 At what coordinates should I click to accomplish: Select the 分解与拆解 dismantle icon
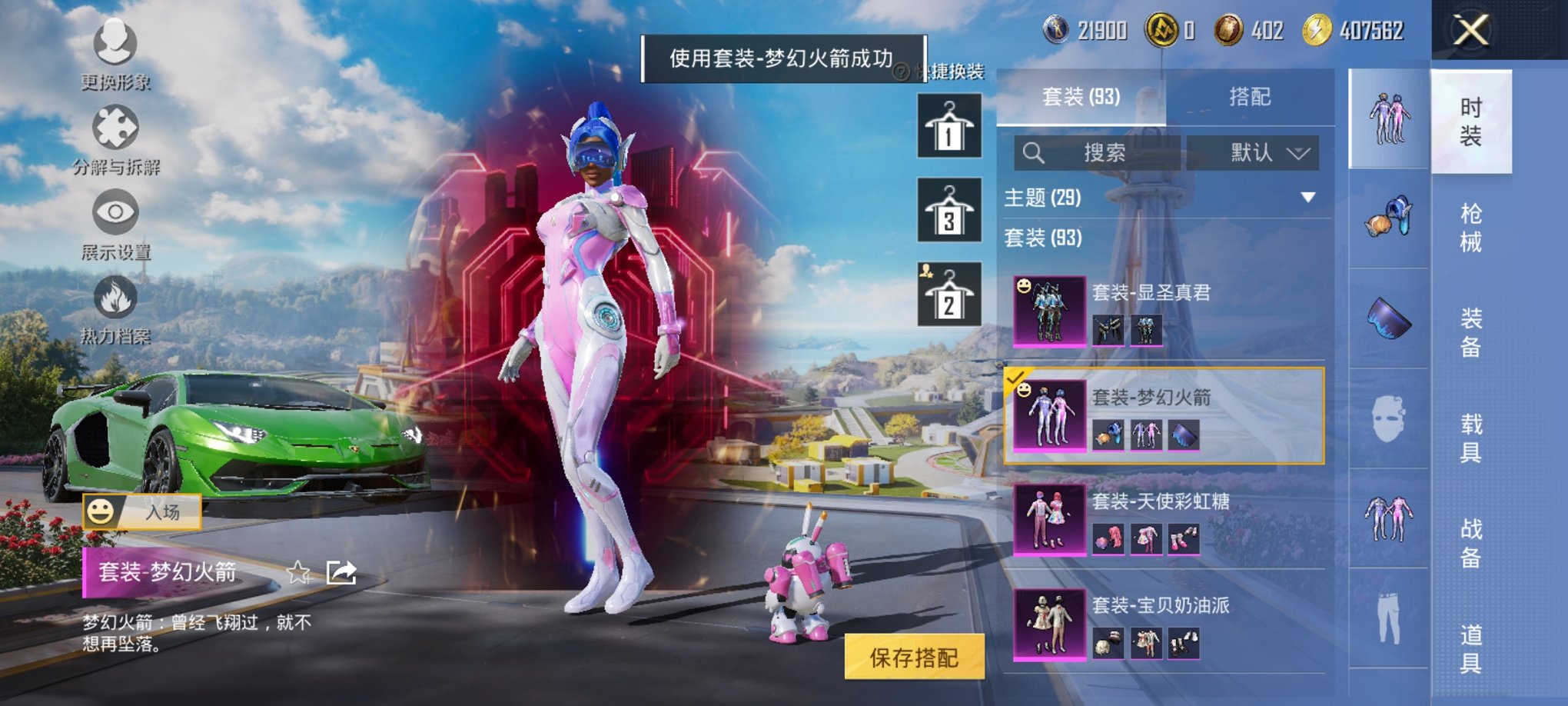tap(114, 127)
